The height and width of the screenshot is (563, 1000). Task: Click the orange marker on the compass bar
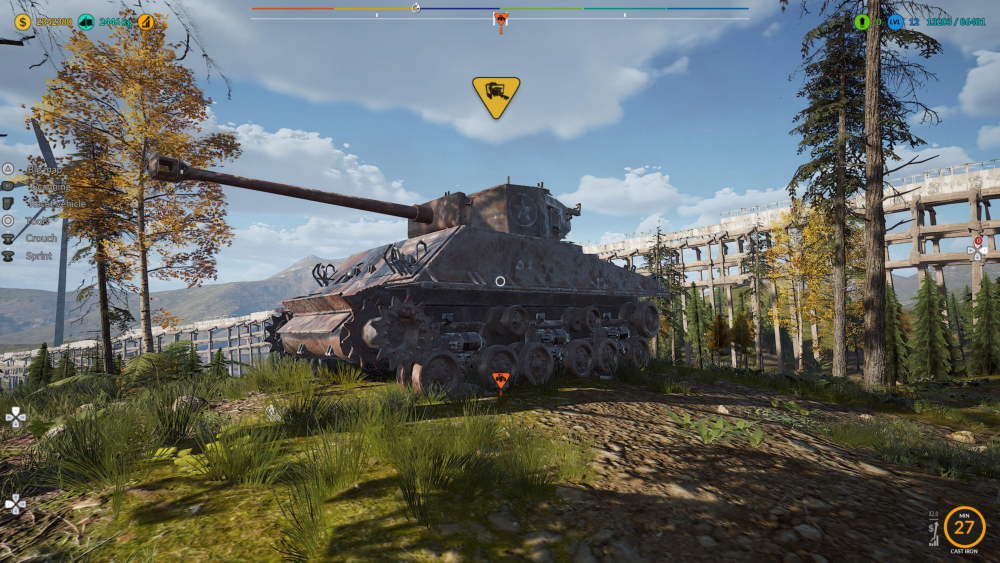pos(500,20)
